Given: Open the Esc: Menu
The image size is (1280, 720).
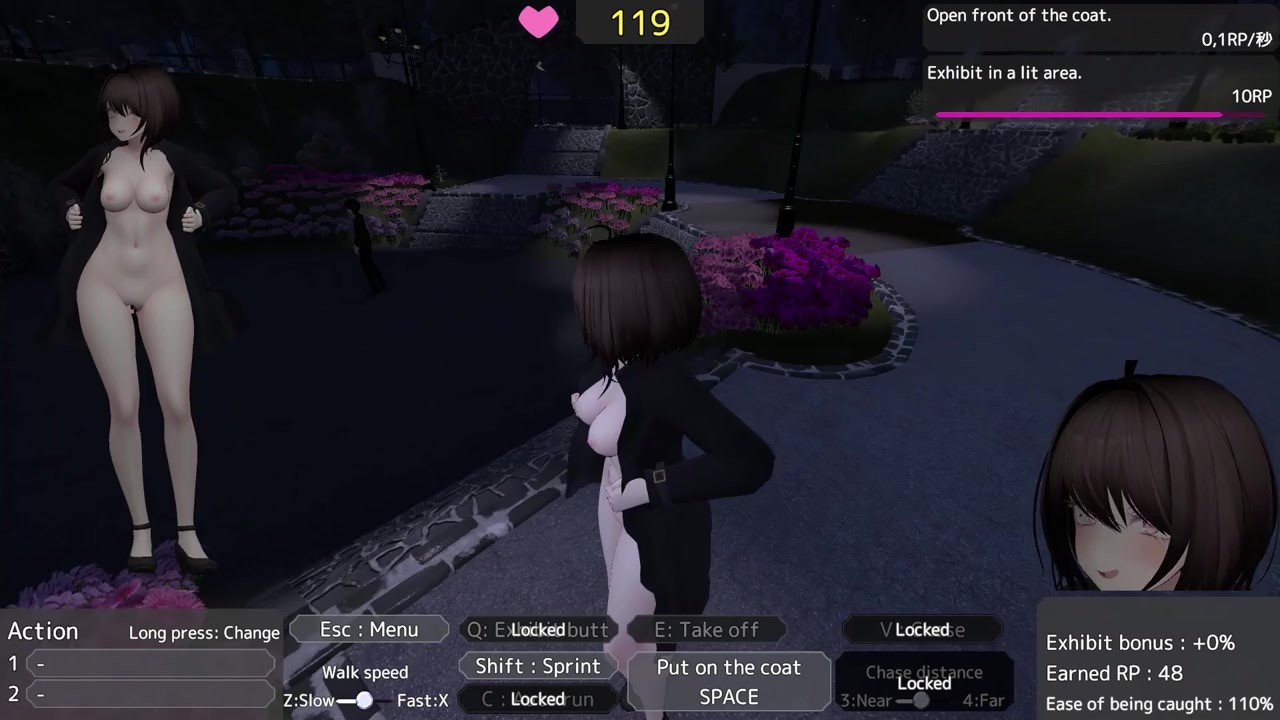Looking at the screenshot, I should 368,629.
